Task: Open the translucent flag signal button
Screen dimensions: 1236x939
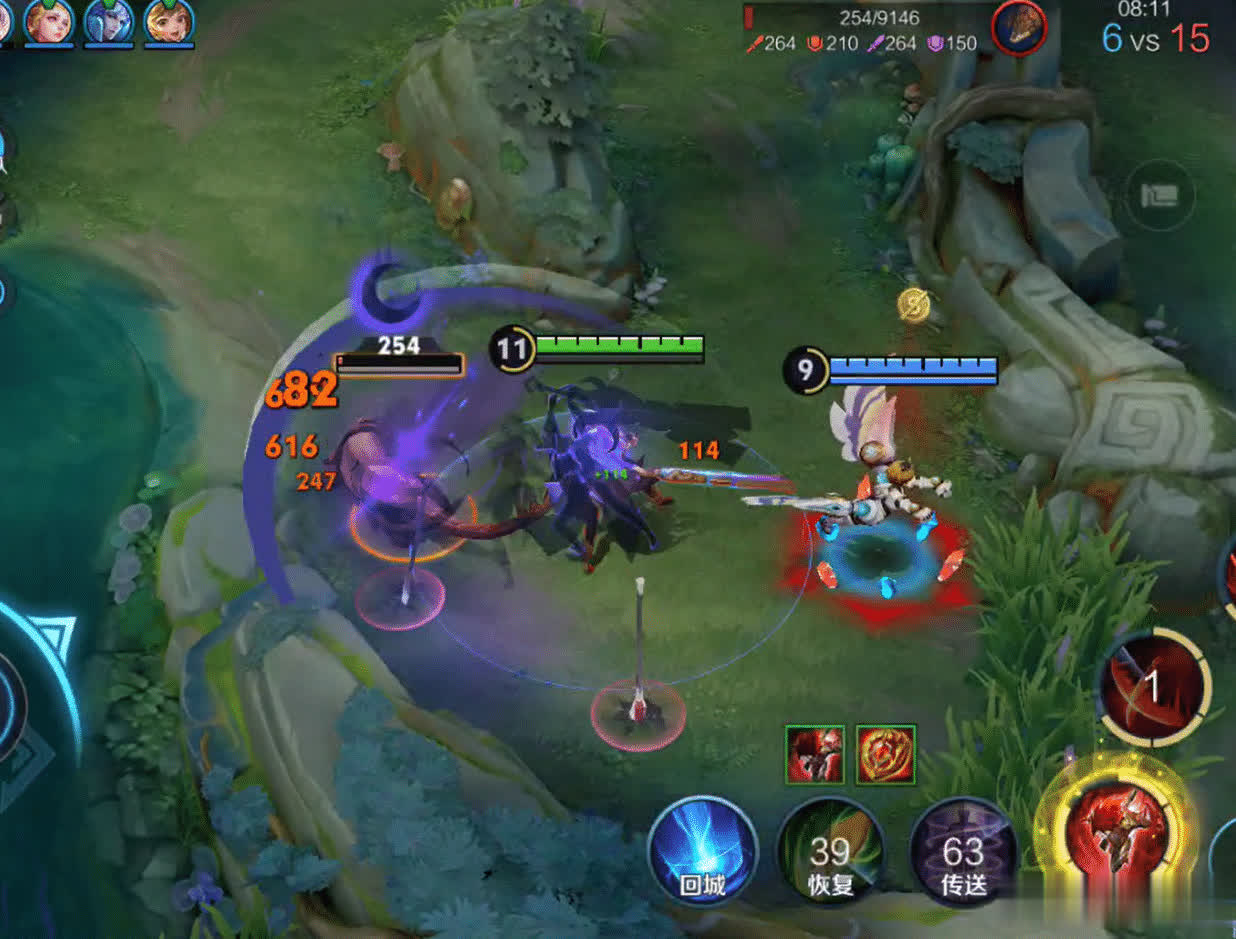Action: tap(1160, 195)
